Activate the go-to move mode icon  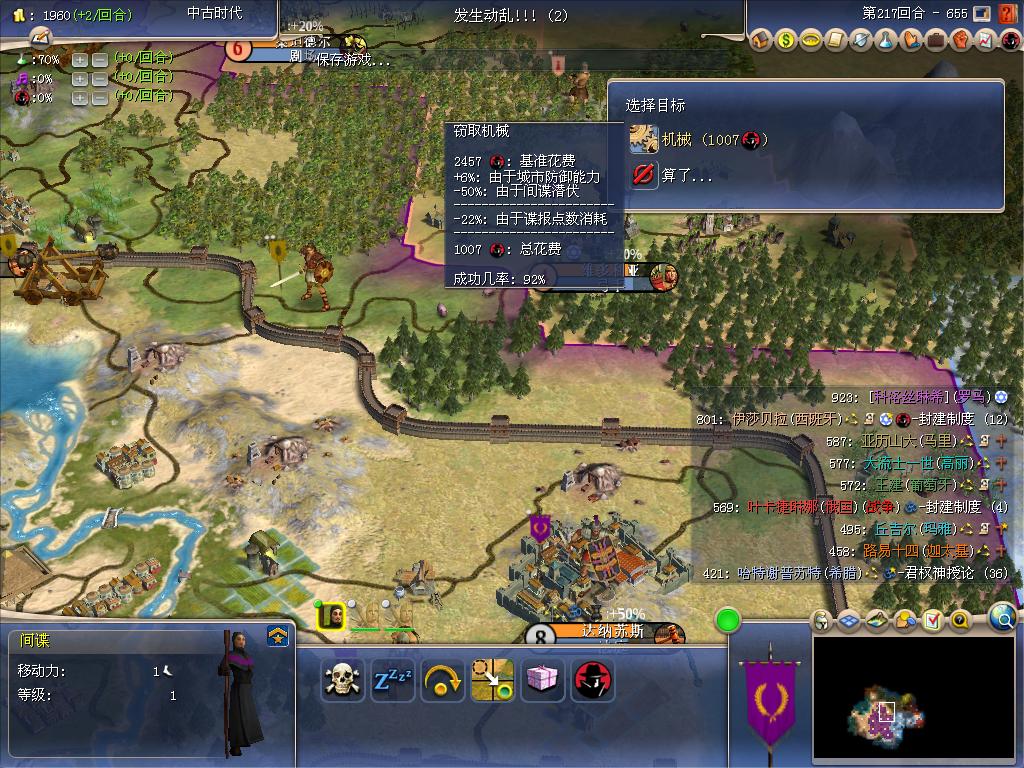(493, 680)
